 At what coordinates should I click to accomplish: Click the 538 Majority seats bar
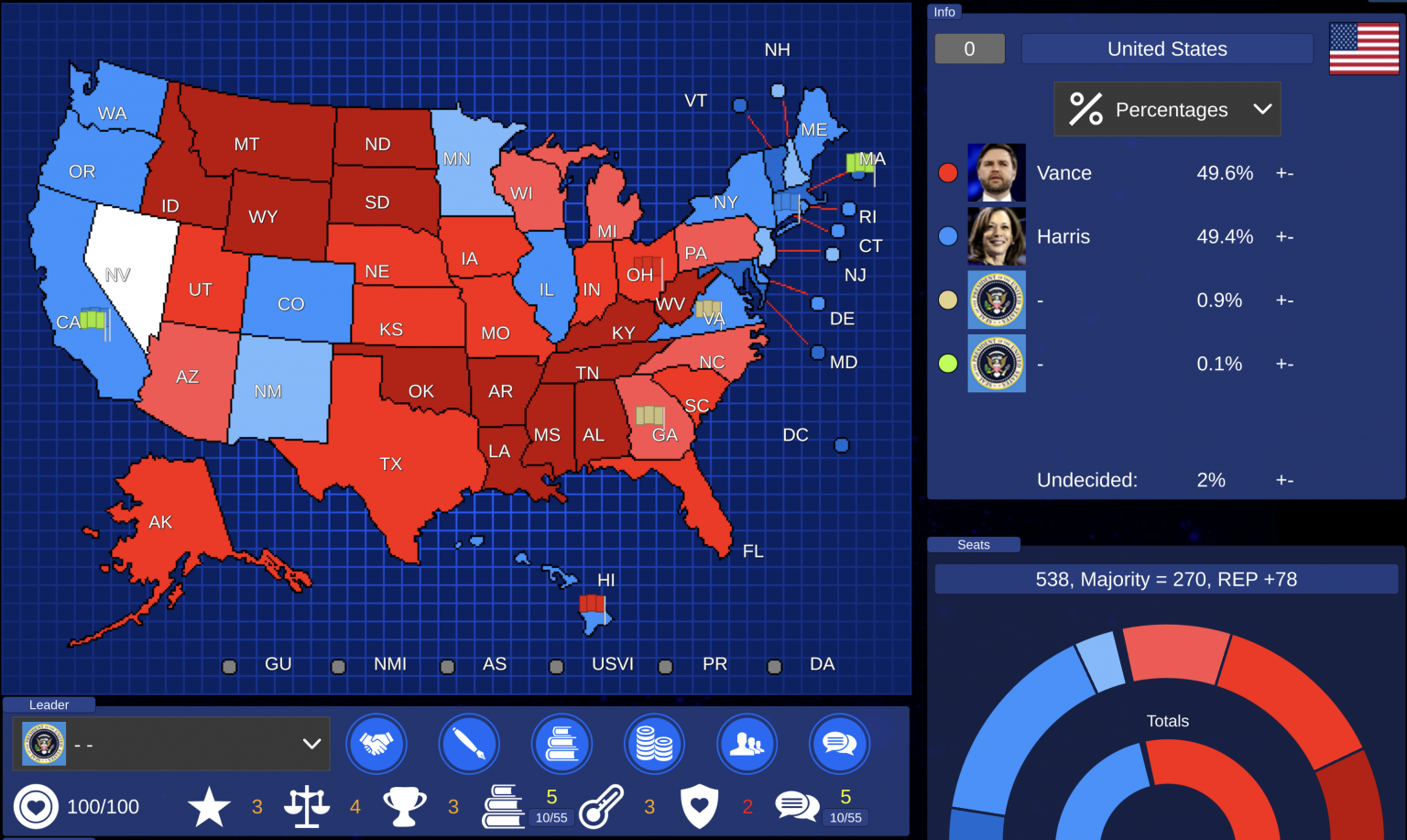1167,579
